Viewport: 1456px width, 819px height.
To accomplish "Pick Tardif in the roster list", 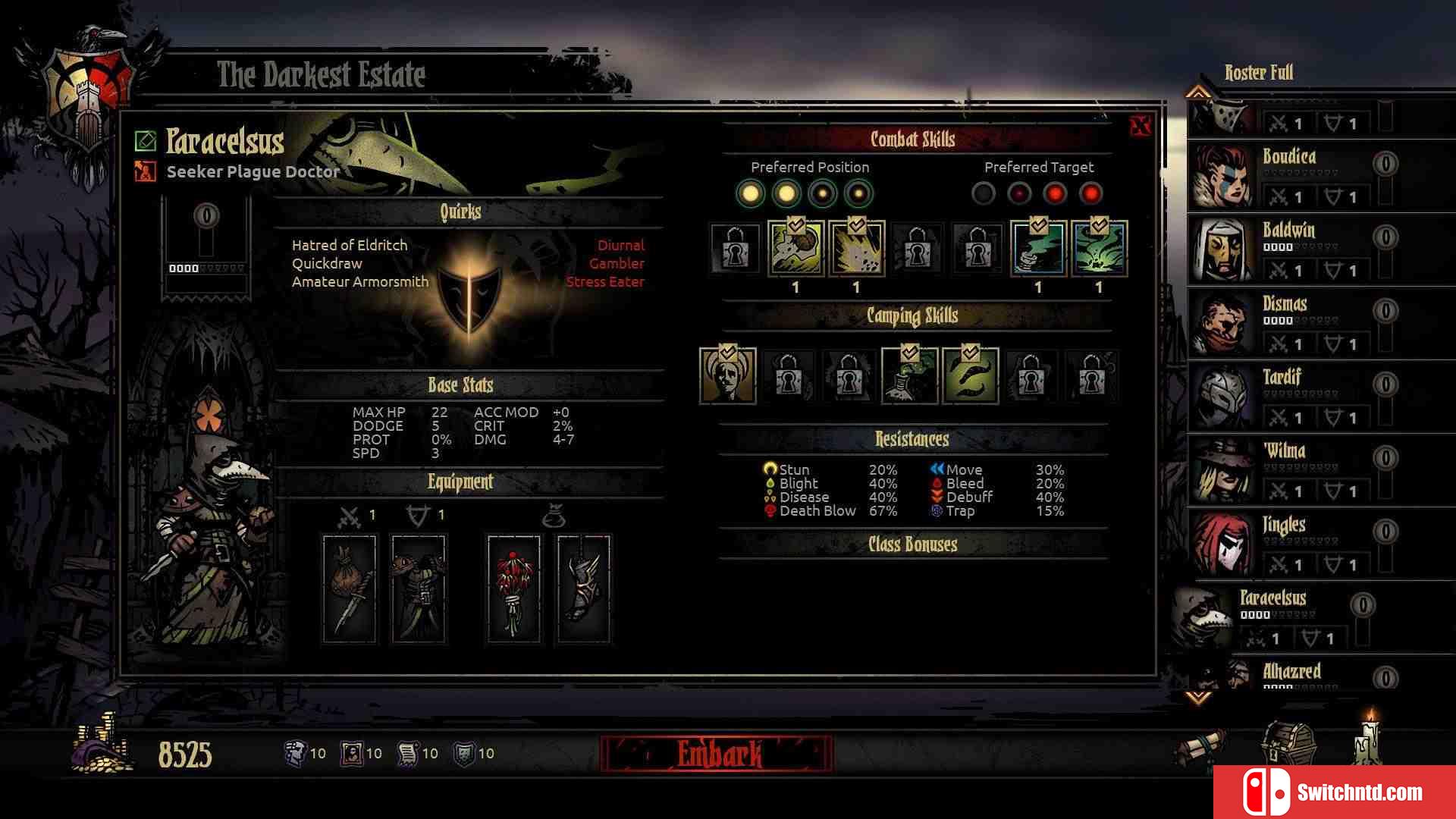I will (1289, 395).
